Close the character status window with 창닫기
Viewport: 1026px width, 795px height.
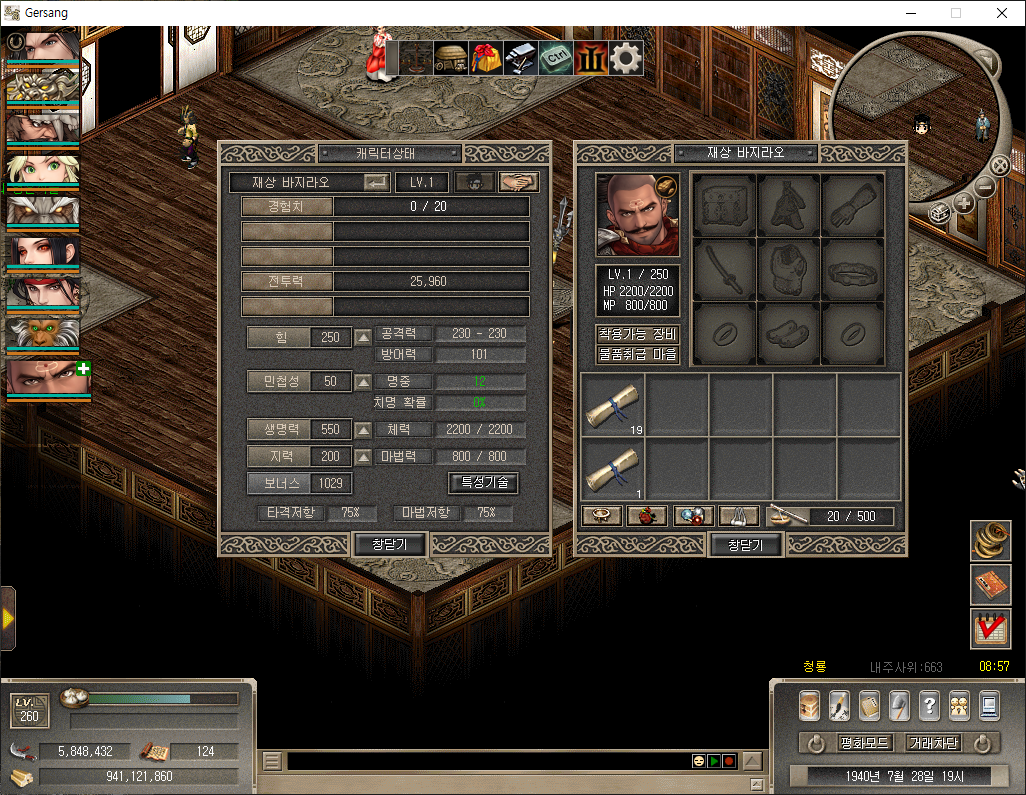pos(390,545)
